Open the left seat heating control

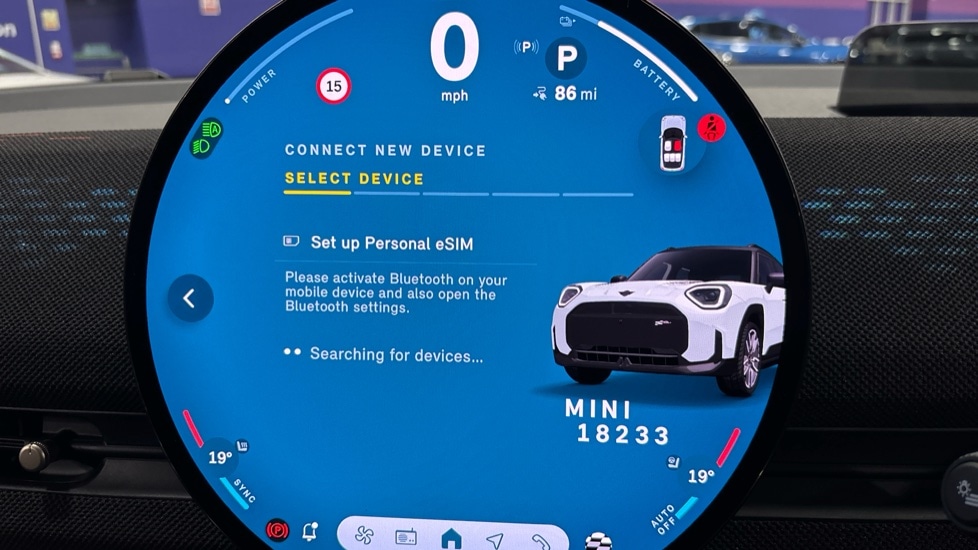pyautogui.click(x=242, y=445)
